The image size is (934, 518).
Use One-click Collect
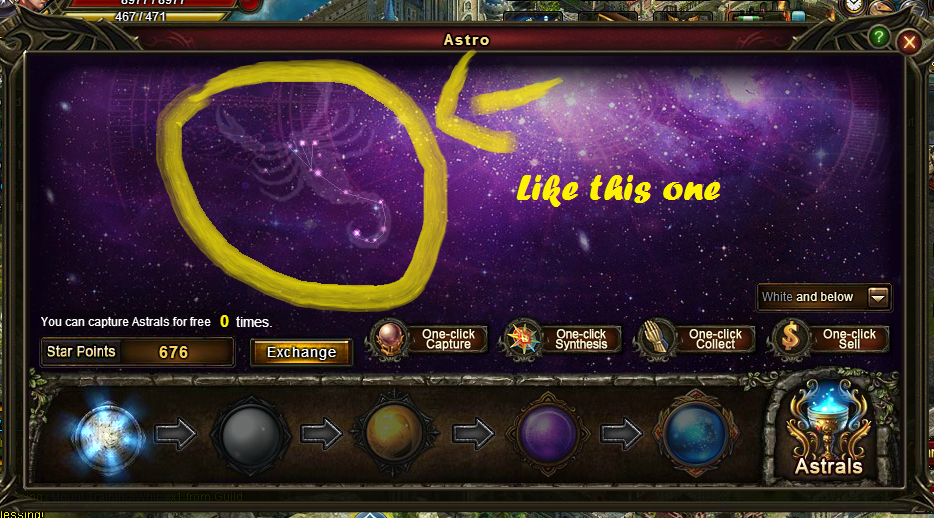tap(699, 339)
